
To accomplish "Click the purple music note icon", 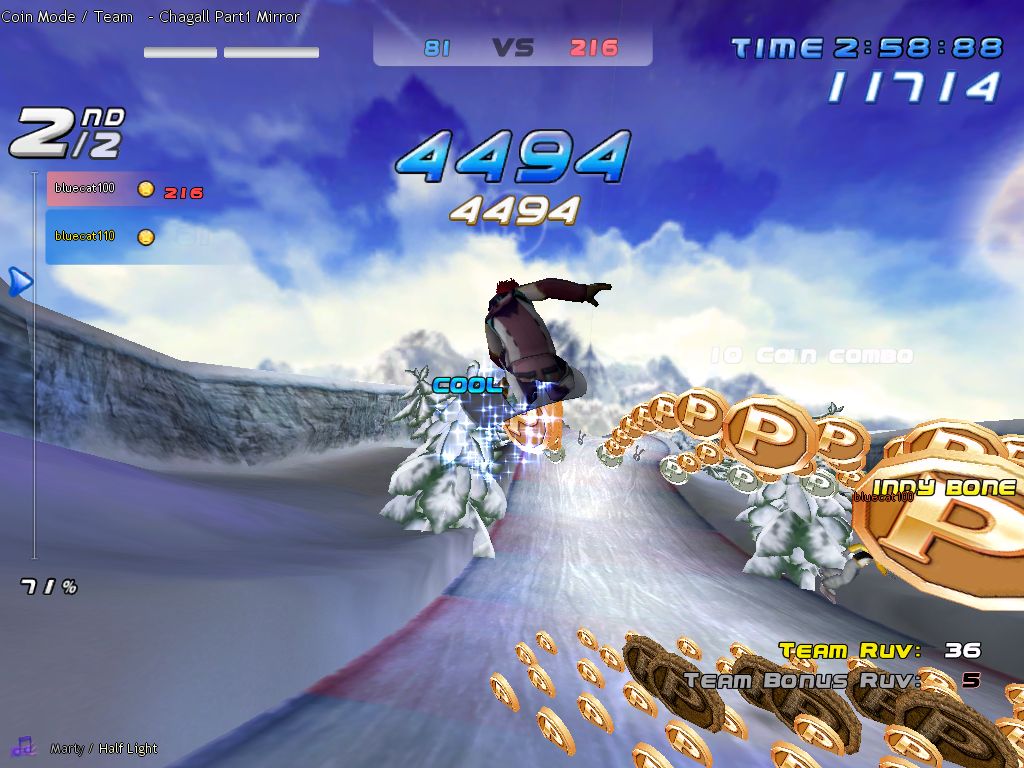I will click(x=23, y=746).
